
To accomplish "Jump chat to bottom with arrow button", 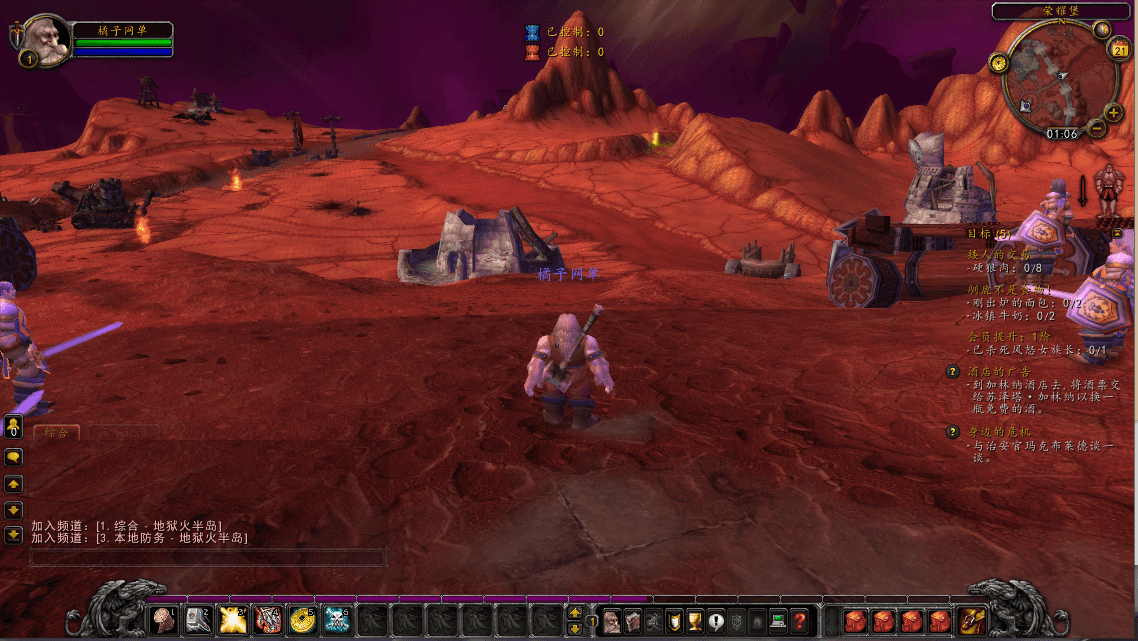I will [x=14, y=534].
